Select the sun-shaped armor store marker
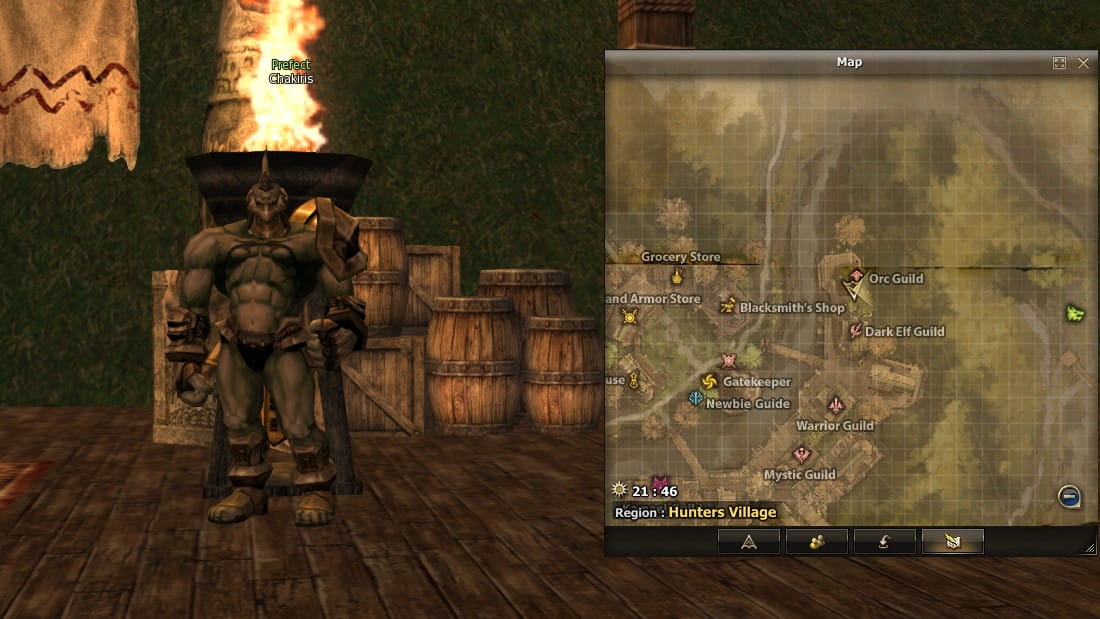 tap(629, 317)
